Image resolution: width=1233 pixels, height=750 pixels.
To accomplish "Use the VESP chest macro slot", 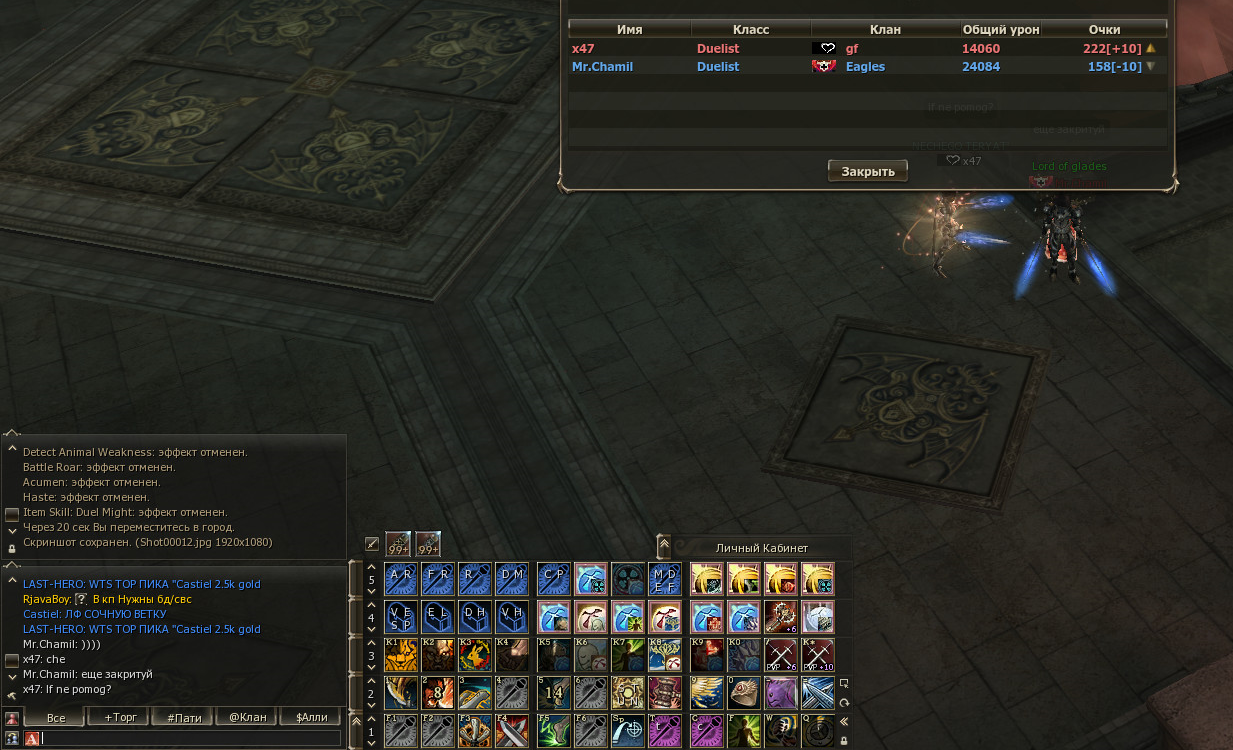I will (x=400, y=617).
